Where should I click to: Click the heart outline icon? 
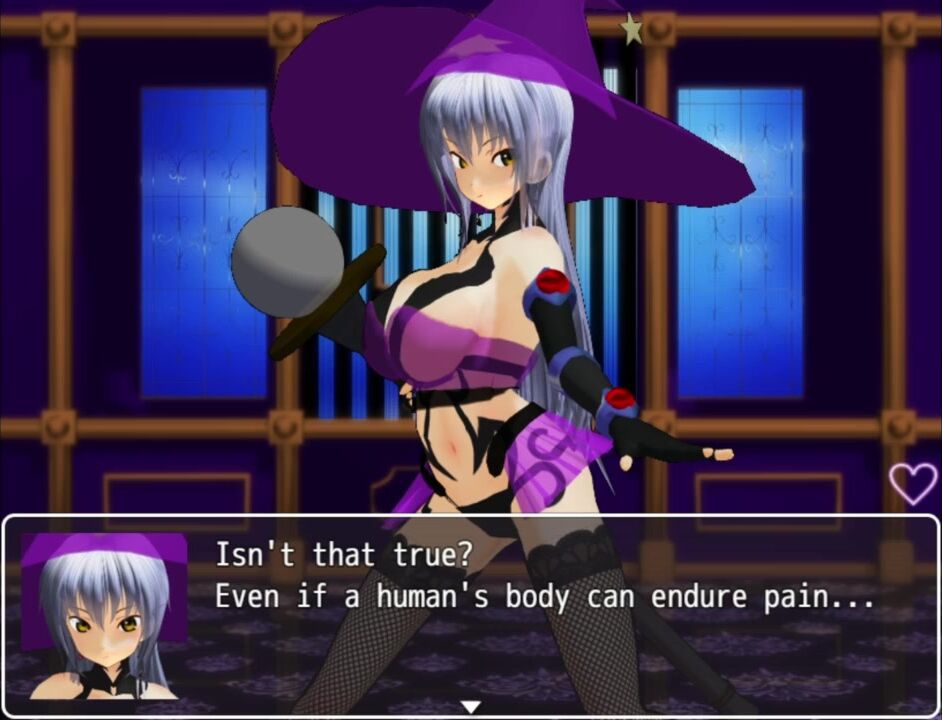click(x=913, y=482)
